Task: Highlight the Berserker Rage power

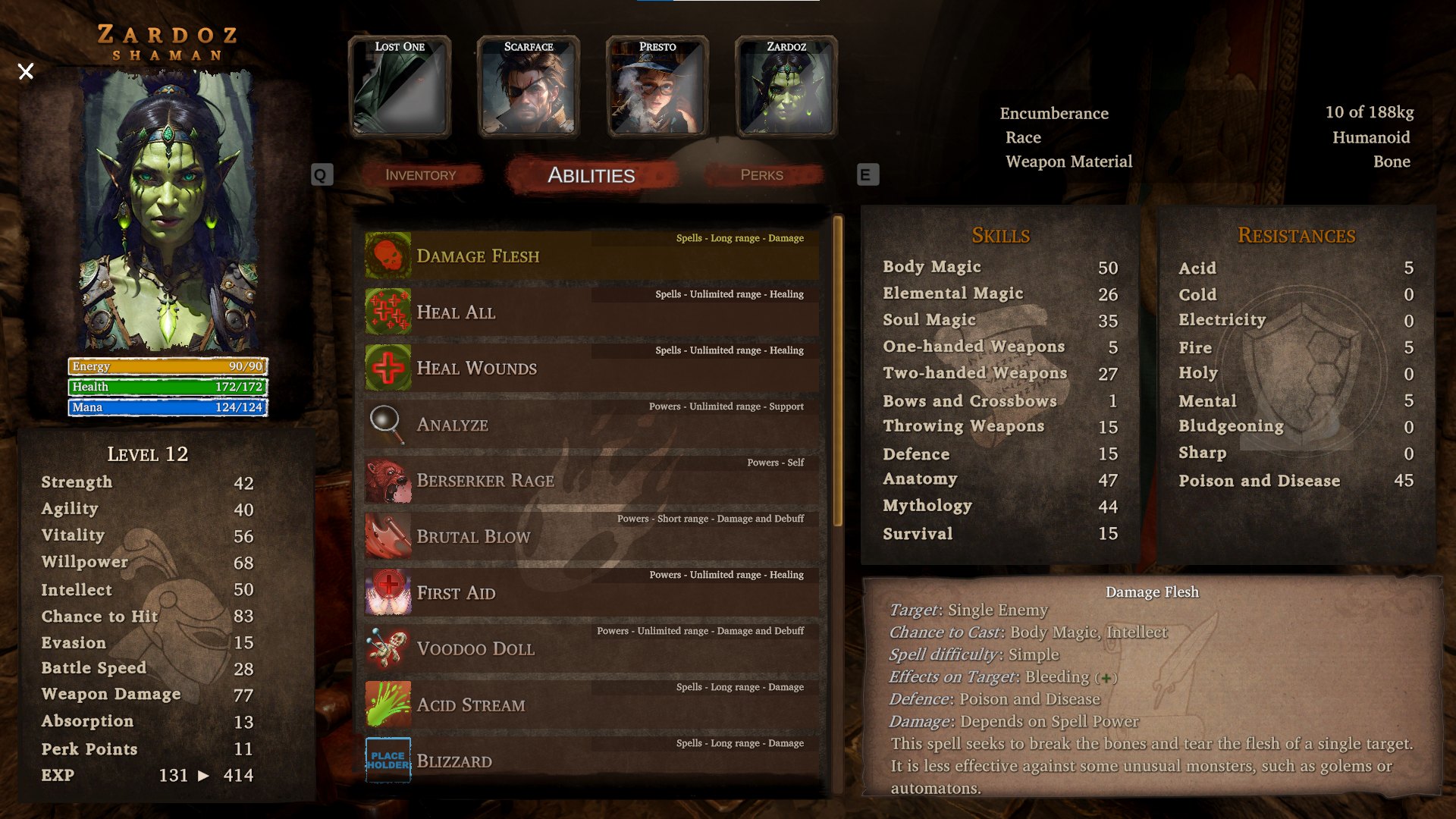Action: tap(591, 480)
